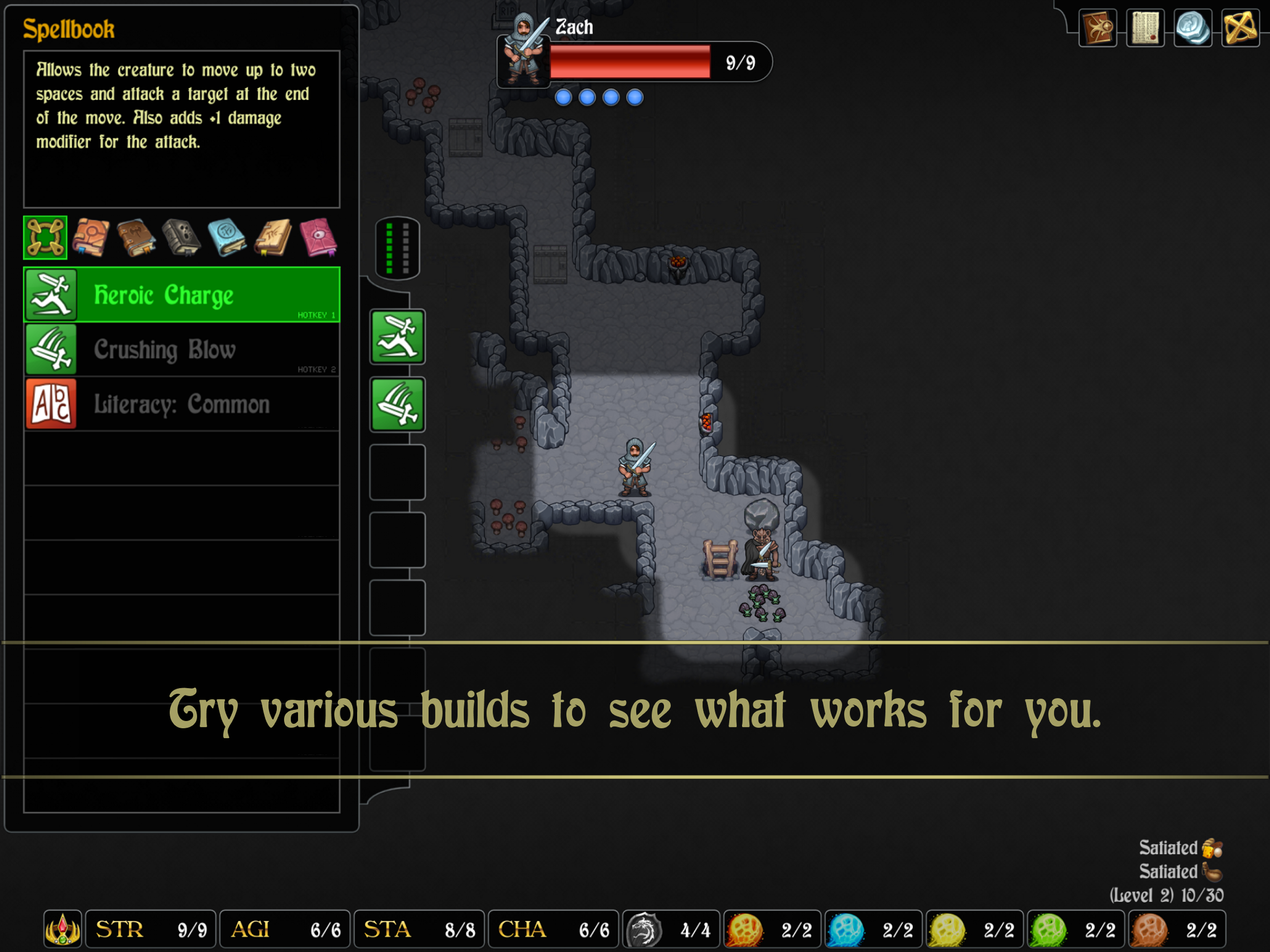Image resolution: width=1270 pixels, height=952 pixels.
Task: Open the brown spellbook icon in top bar
Action: click(x=1097, y=27)
